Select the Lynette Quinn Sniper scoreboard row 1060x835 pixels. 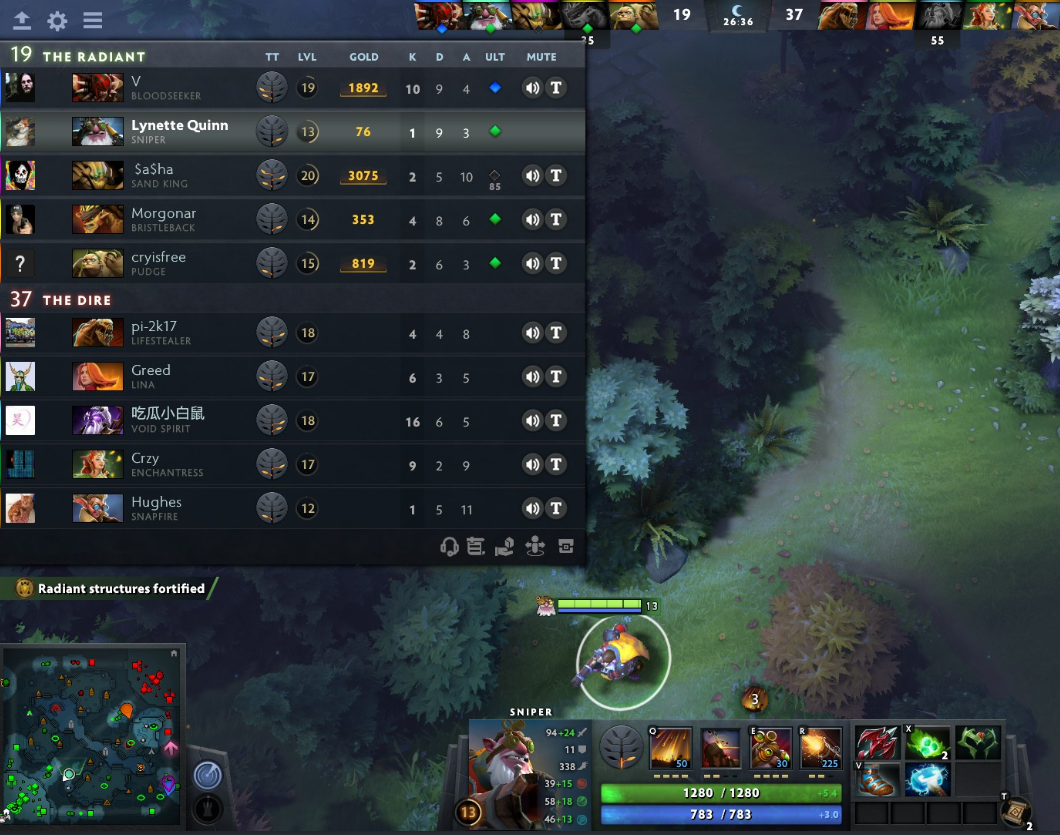tap(292, 131)
